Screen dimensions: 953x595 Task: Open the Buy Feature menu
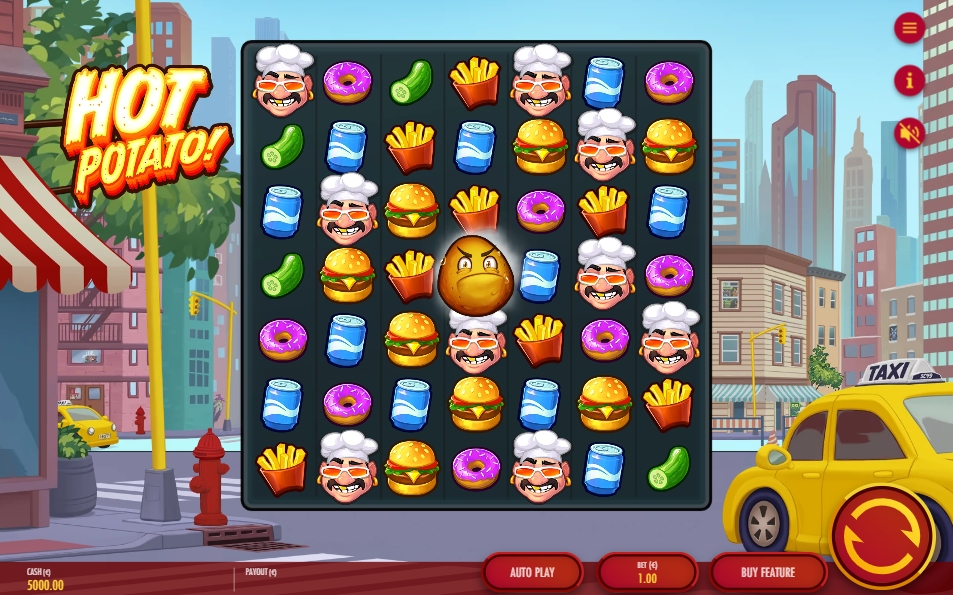coord(768,572)
